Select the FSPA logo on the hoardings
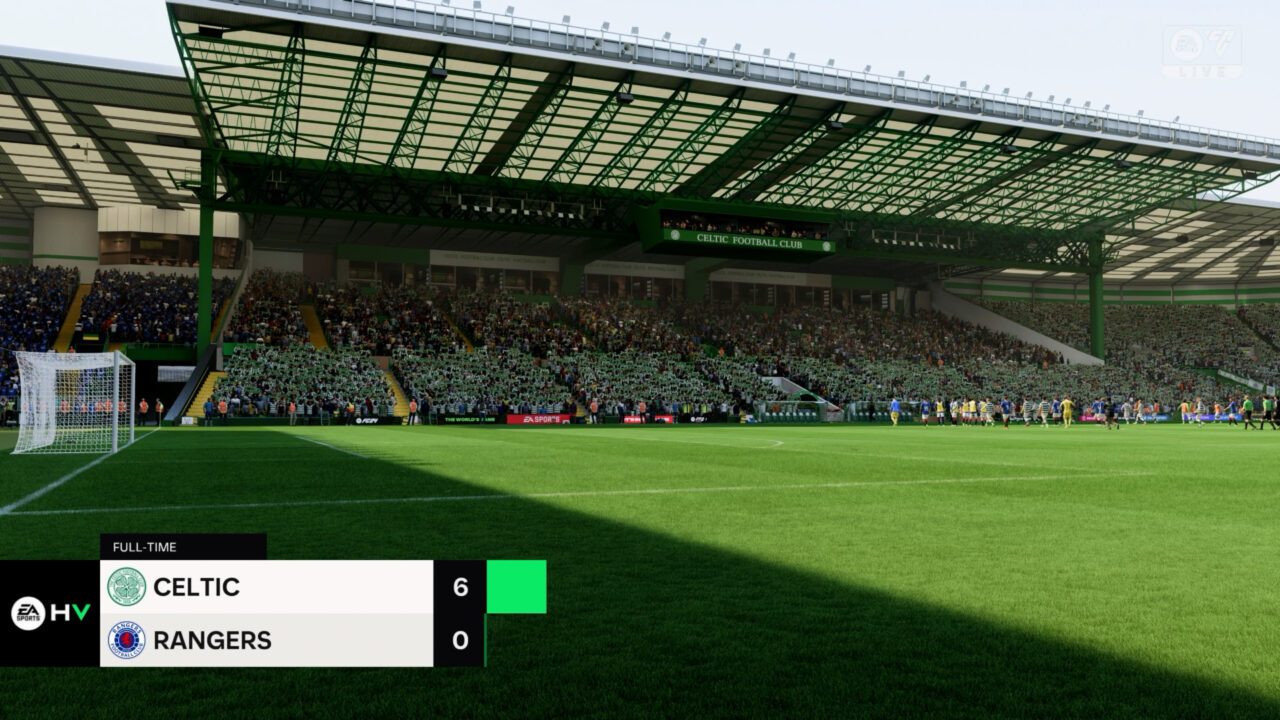Image resolution: width=1280 pixels, height=720 pixels. 697,420
